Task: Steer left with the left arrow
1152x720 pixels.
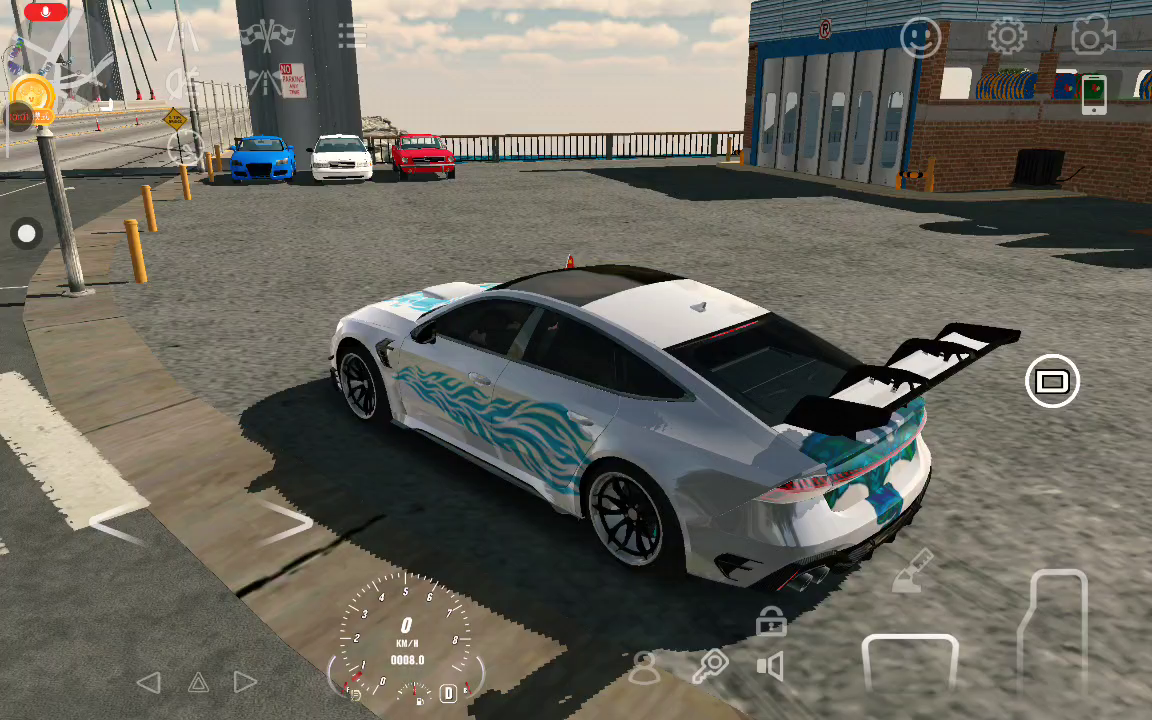Action: (x=116, y=524)
